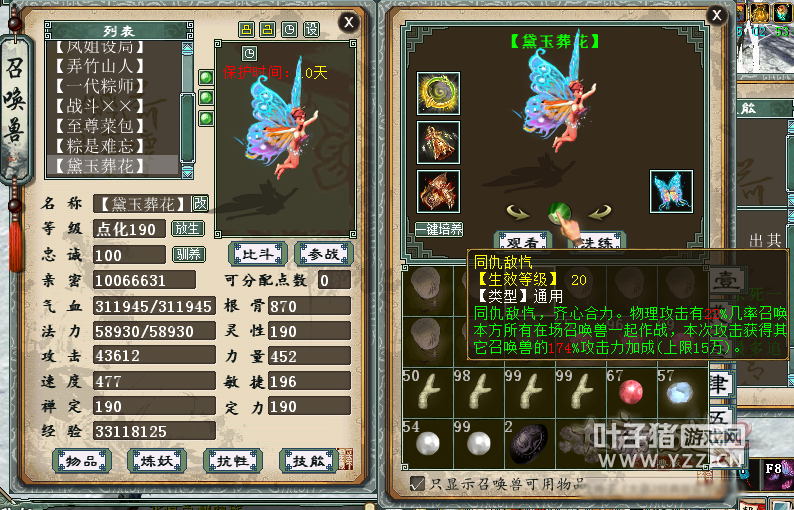Image resolution: width=794 pixels, height=510 pixels.
Task: Open 驯养 taming next to loyalty
Action: 187,254
